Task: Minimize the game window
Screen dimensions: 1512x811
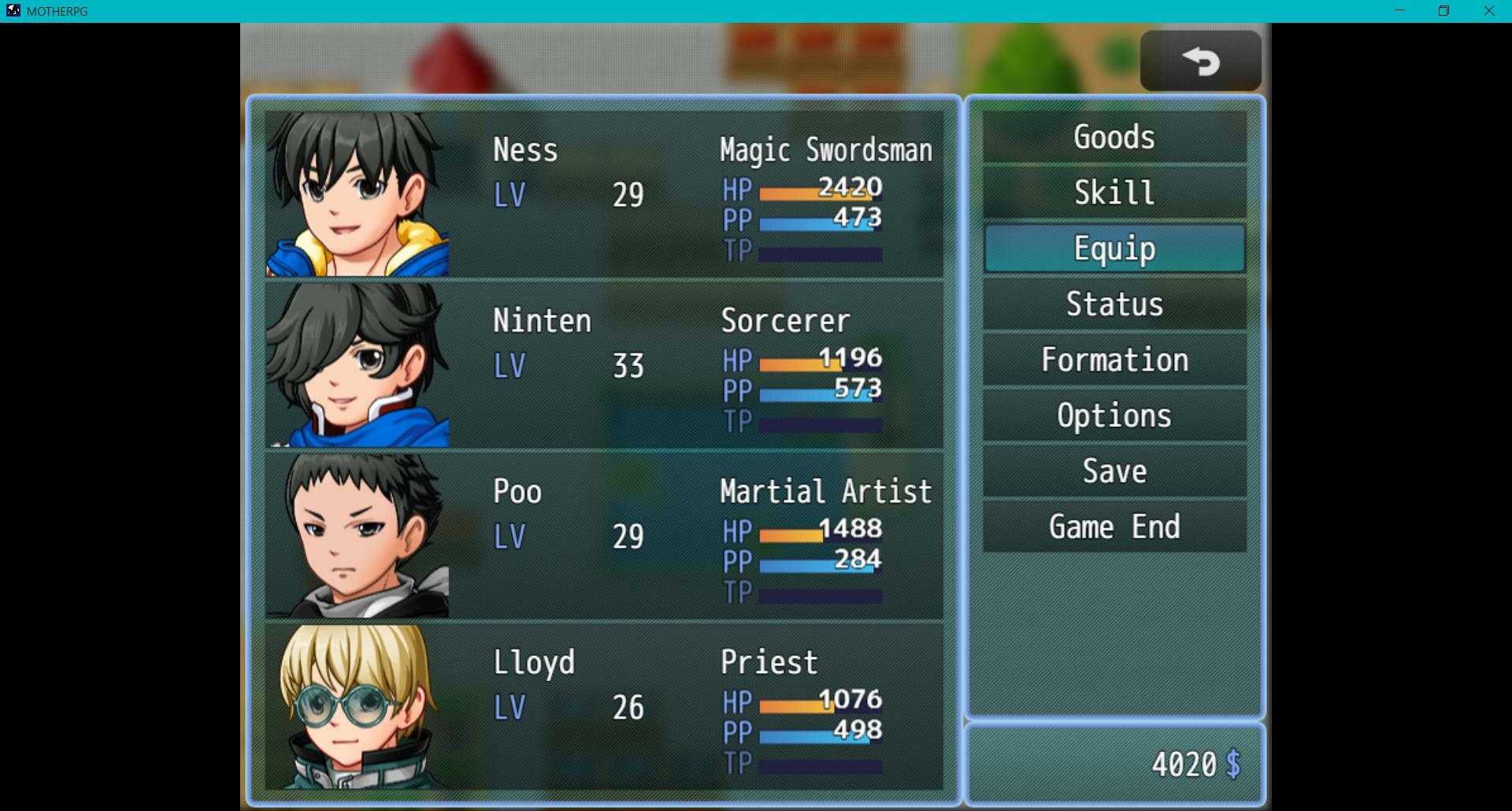Action: (x=1399, y=11)
